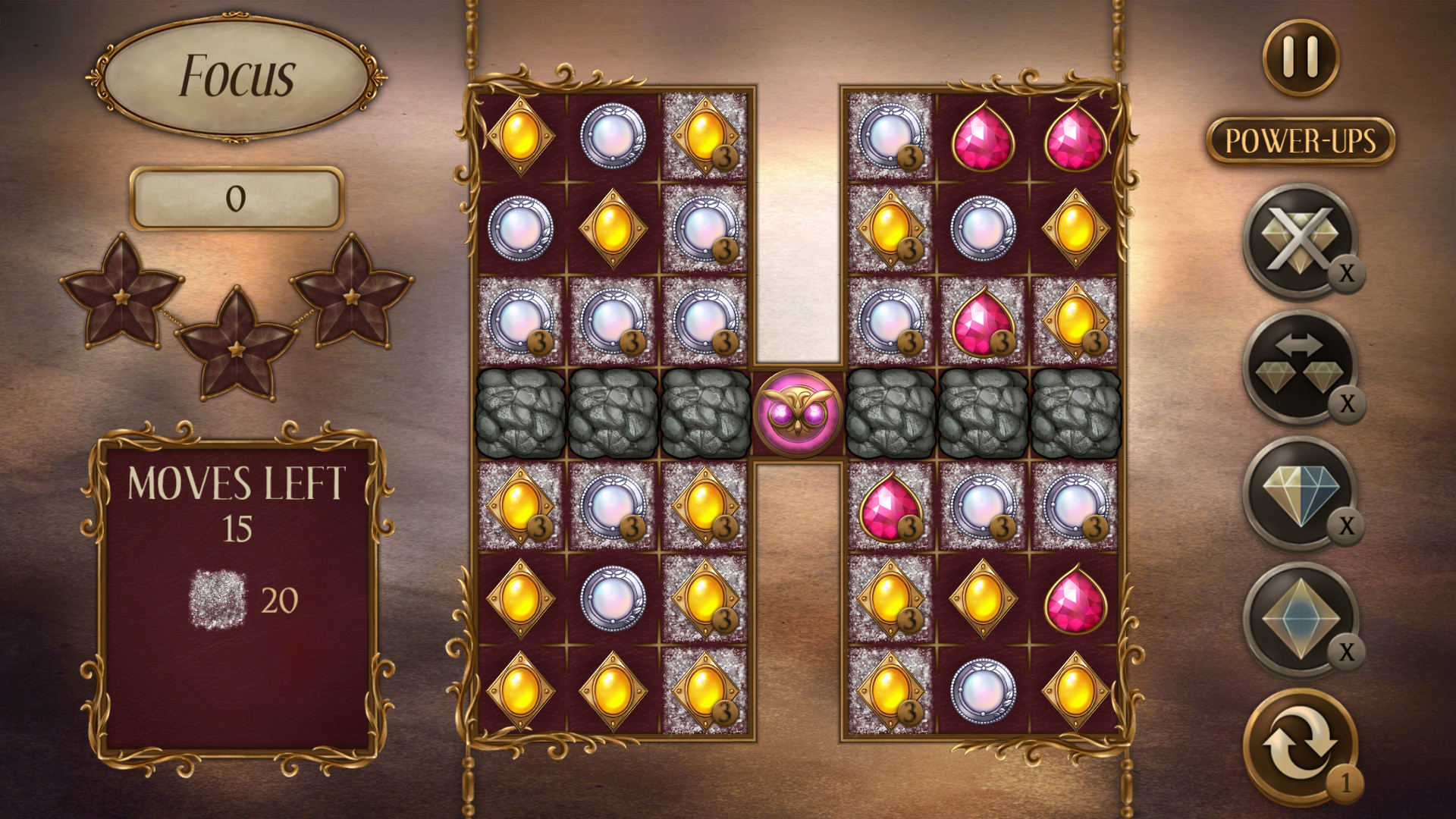The image size is (1456, 819).
Task: Click the score display showing 0
Action: click(x=236, y=199)
